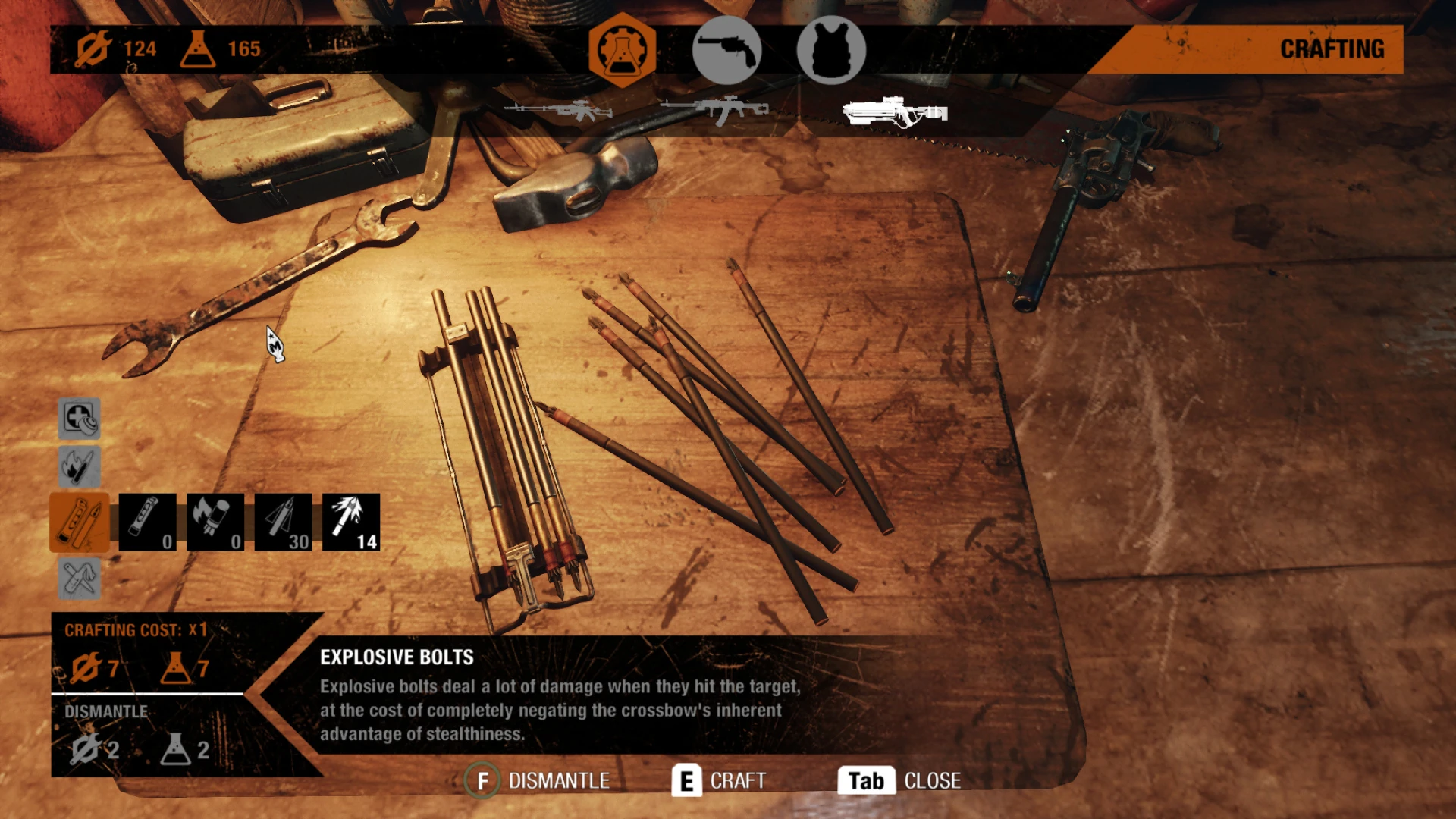Open the weapons tab with pistol icon
1456x819 pixels.
click(726, 50)
